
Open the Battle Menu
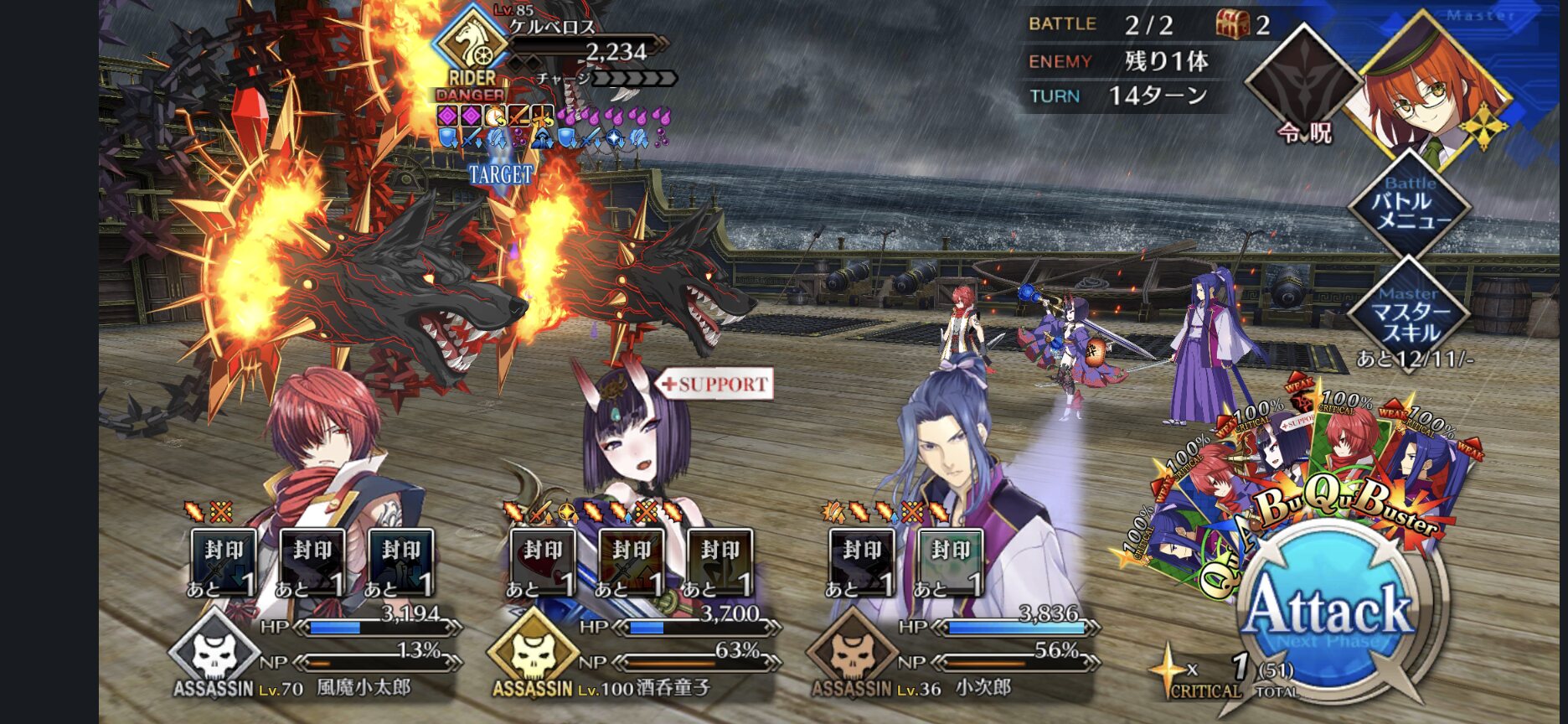point(1411,204)
